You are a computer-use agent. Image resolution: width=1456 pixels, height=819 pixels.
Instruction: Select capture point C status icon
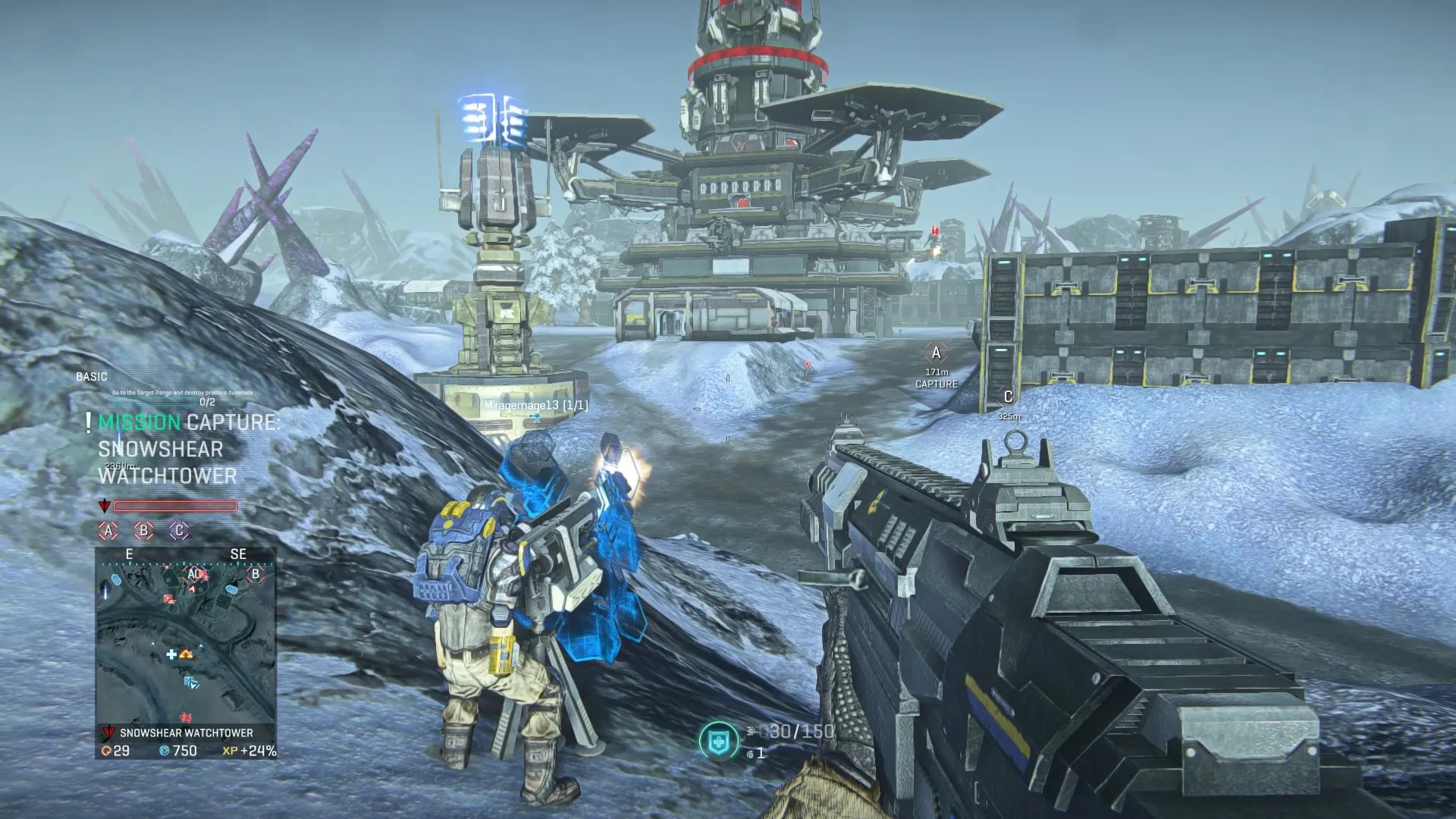179,531
